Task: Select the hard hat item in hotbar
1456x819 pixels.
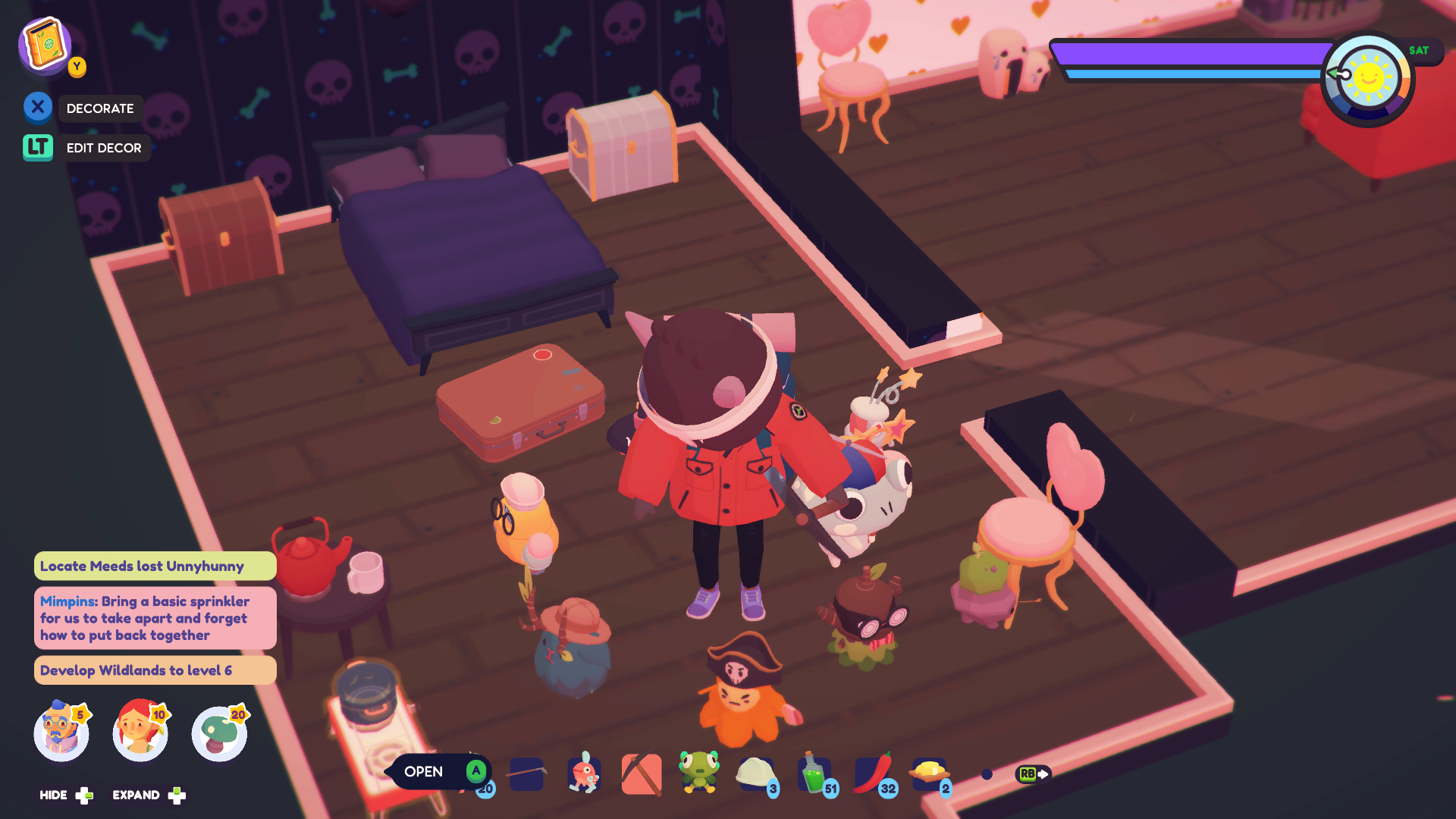Action: [x=757, y=775]
